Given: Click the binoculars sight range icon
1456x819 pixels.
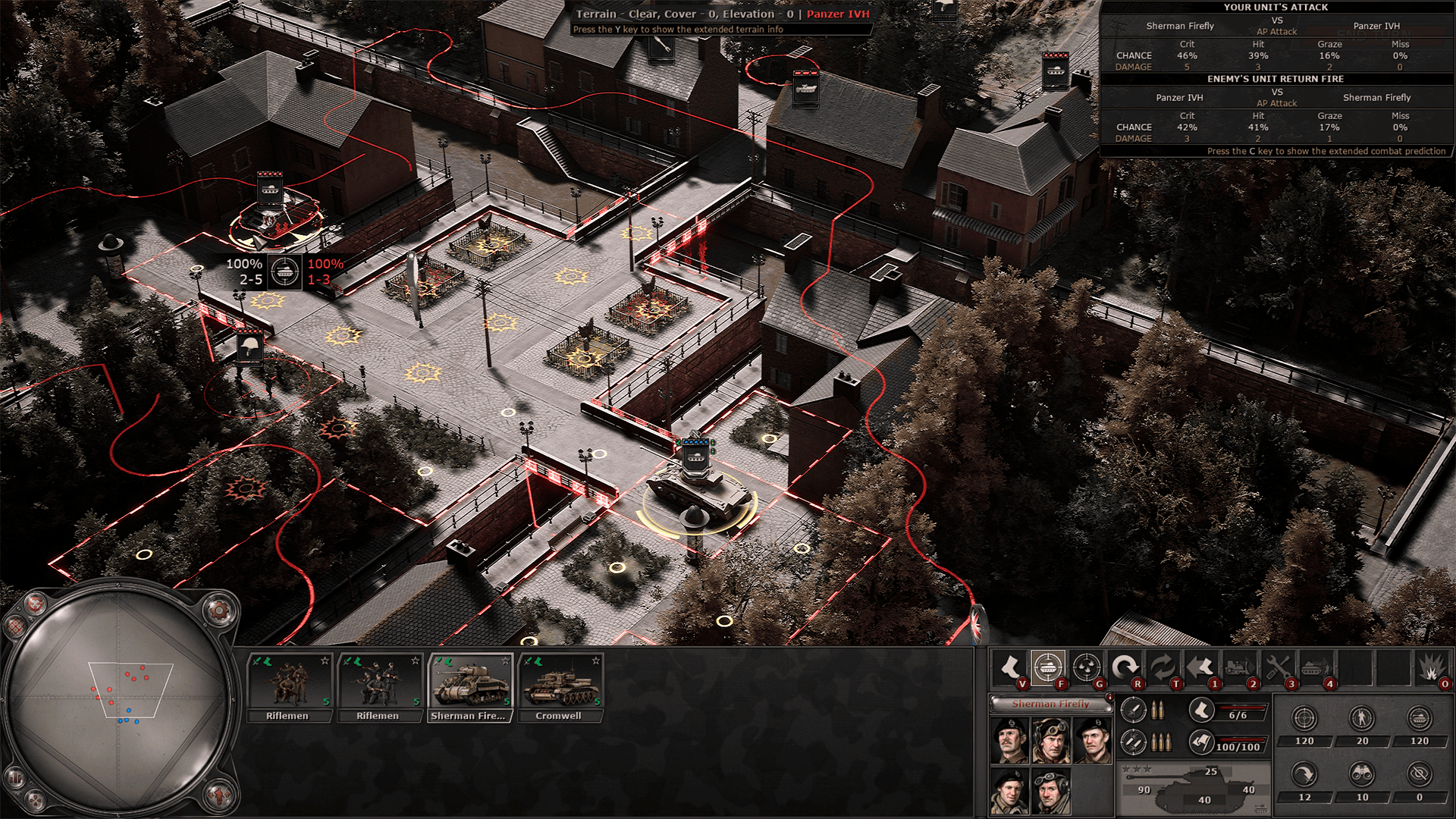Looking at the screenshot, I should [1362, 775].
